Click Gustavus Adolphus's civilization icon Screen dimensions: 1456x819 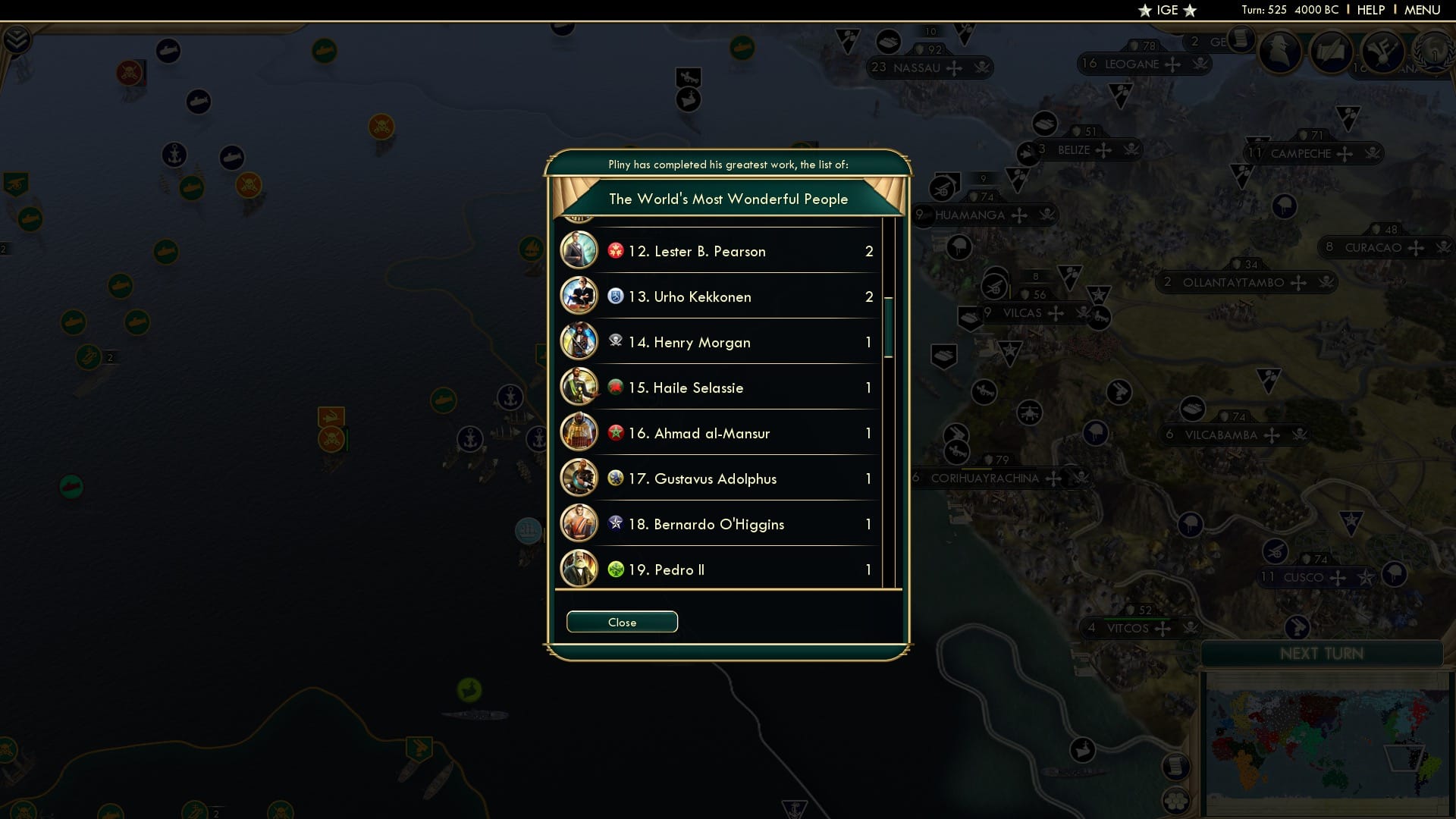pos(614,479)
